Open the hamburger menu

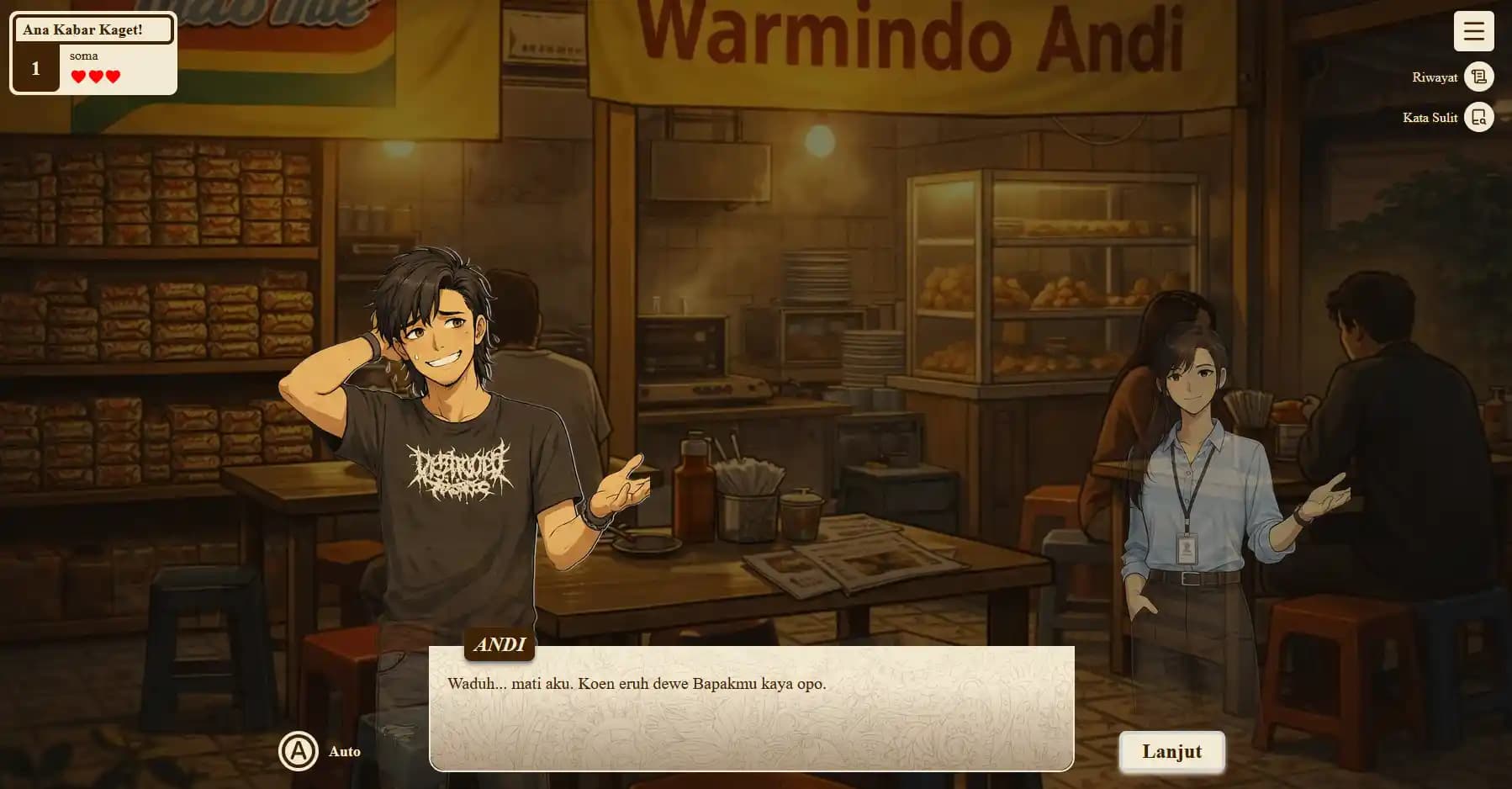tap(1473, 32)
